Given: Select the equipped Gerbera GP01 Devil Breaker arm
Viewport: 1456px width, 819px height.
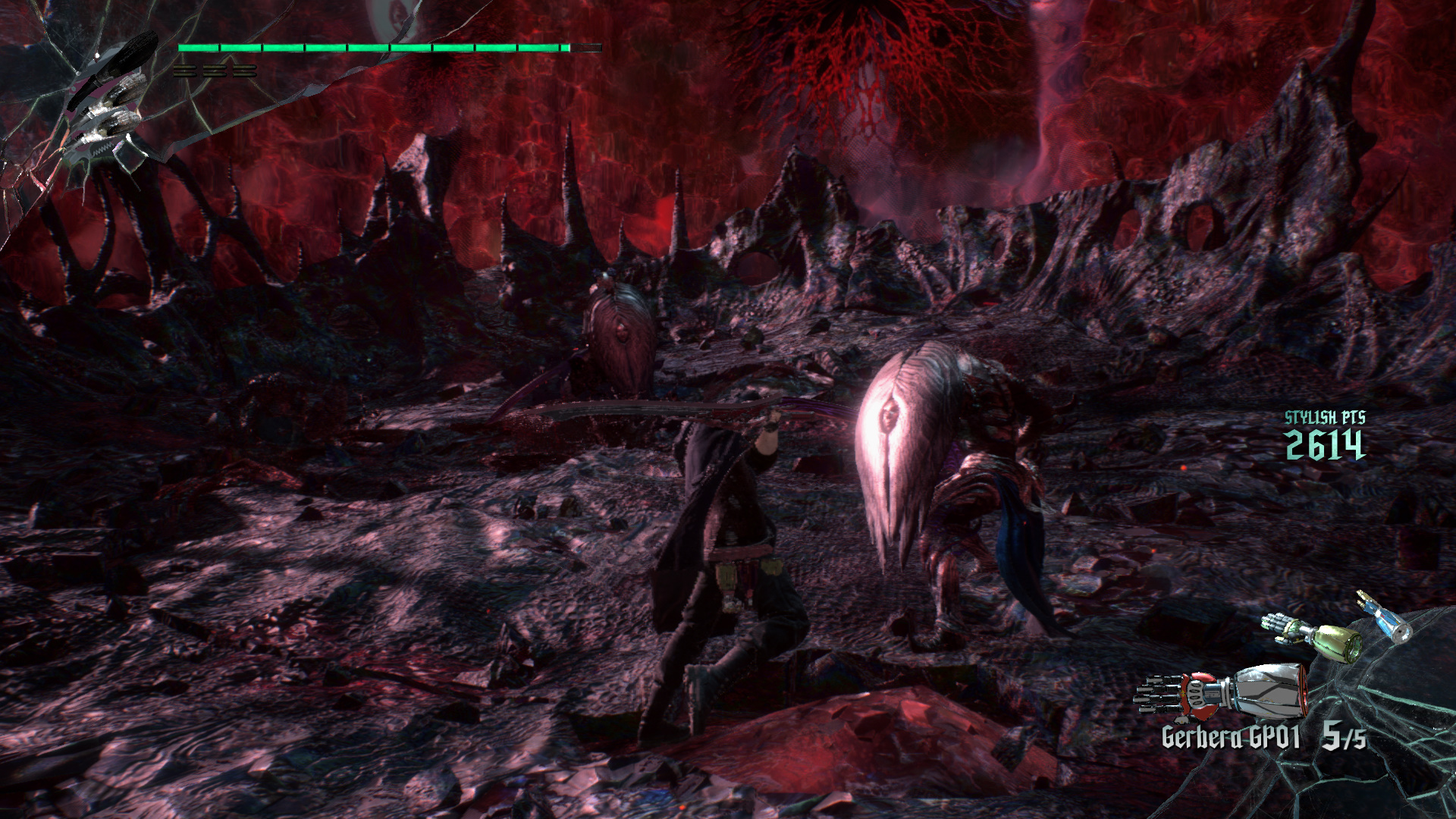Looking at the screenshot, I should point(1221,692).
